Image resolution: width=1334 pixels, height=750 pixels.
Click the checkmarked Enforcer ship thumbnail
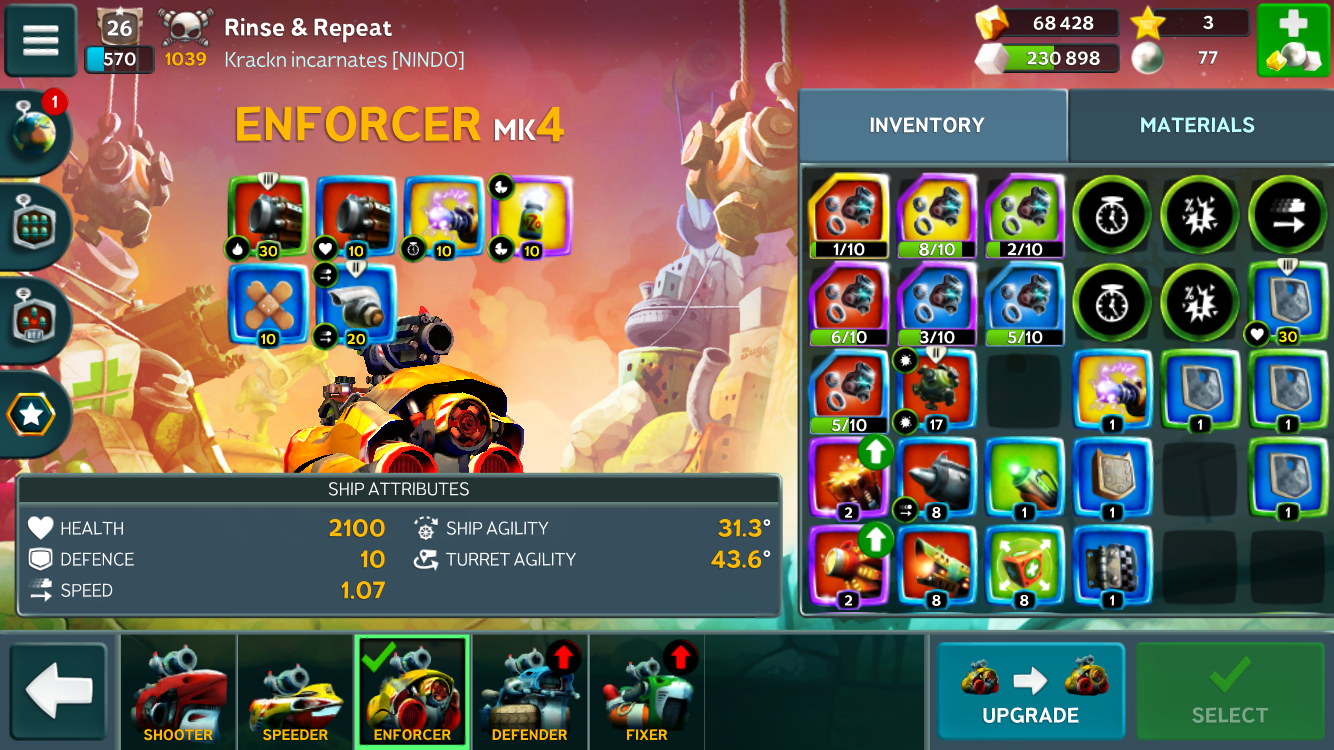click(x=412, y=692)
